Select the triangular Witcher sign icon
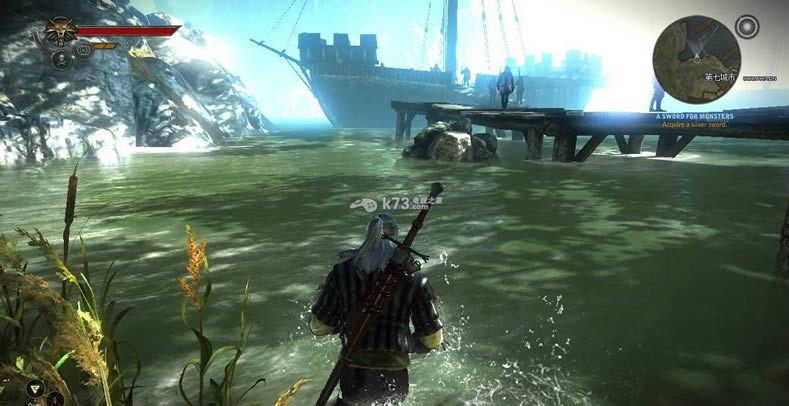 [34, 390]
